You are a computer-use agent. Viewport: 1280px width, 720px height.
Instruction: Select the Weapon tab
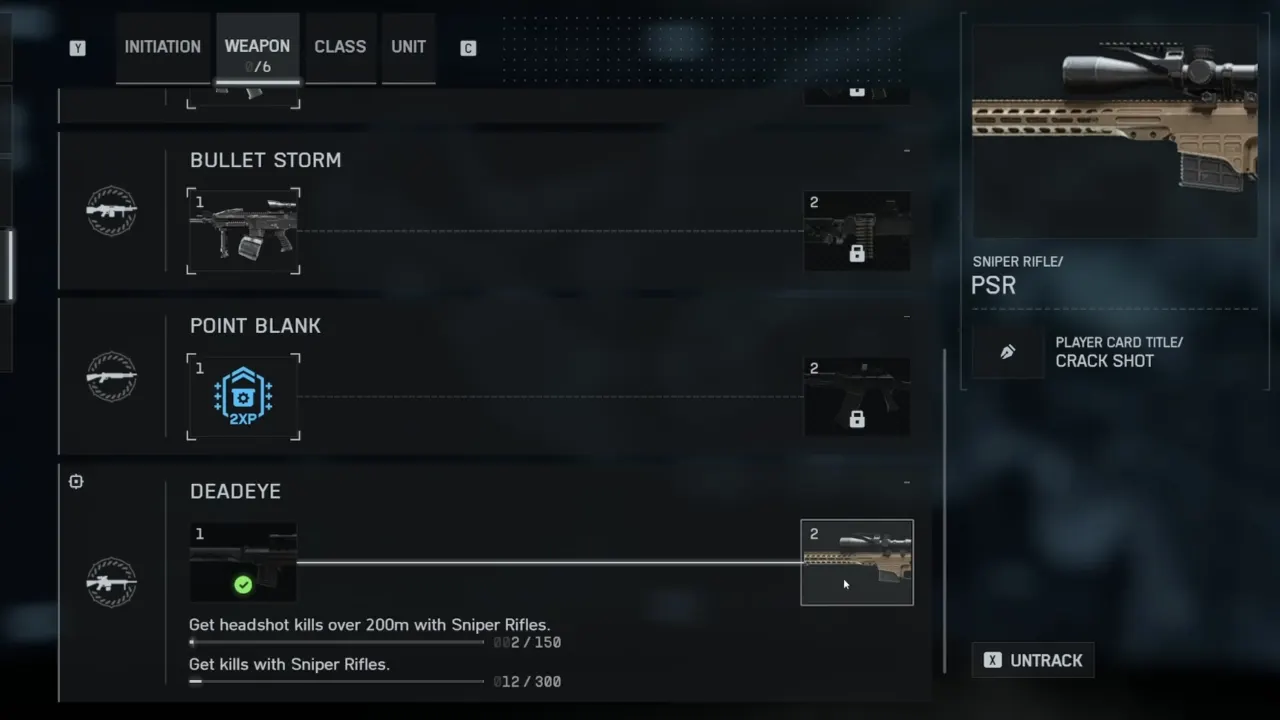tap(257, 48)
